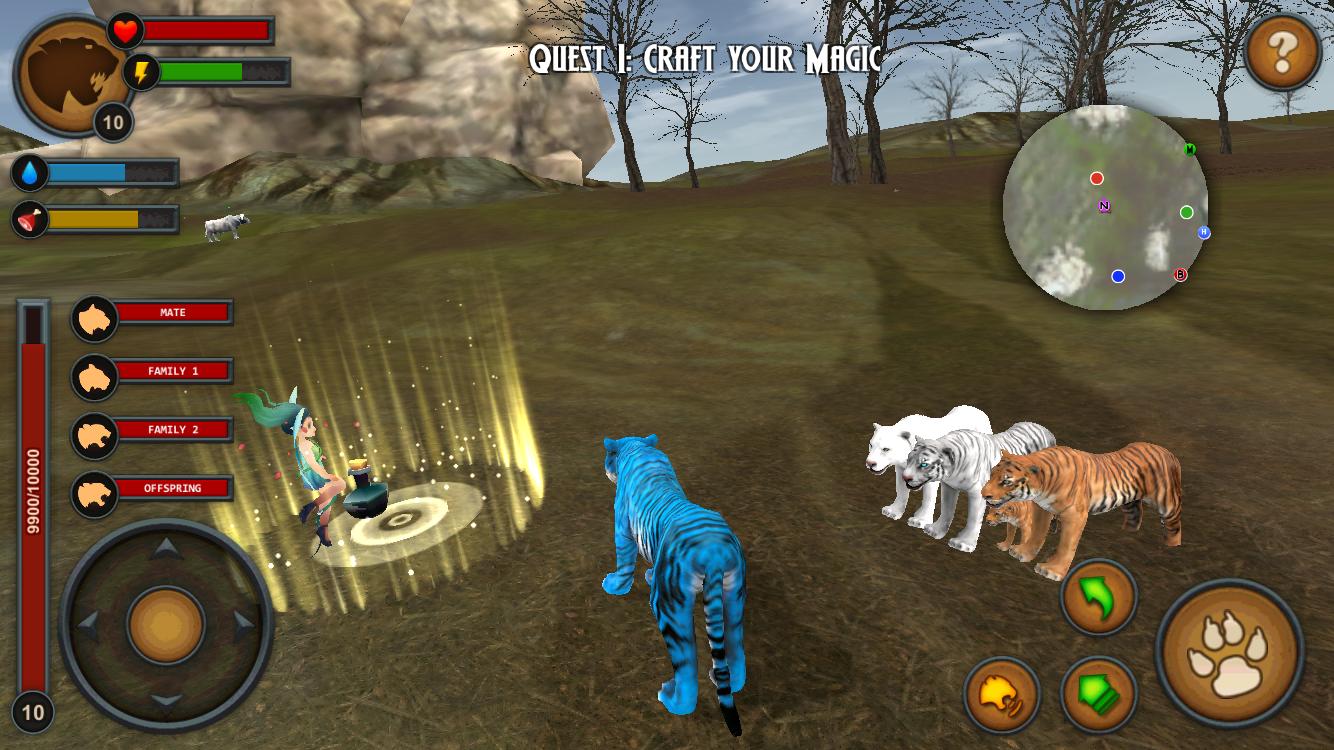Open the circular minimap
The height and width of the screenshot is (750, 1334).
(1105, 207)
